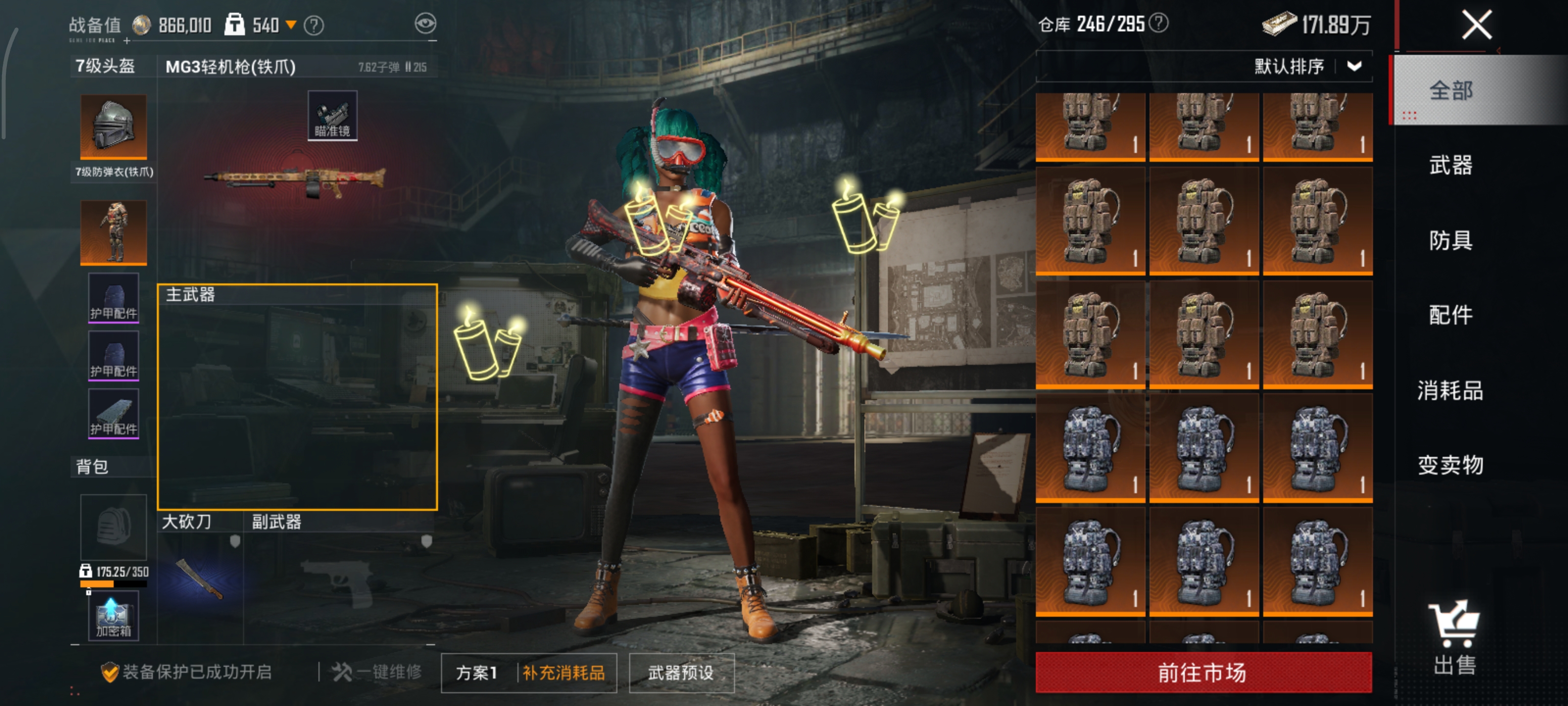Toggle the eye visibility icon

click(x=425, y=25)
